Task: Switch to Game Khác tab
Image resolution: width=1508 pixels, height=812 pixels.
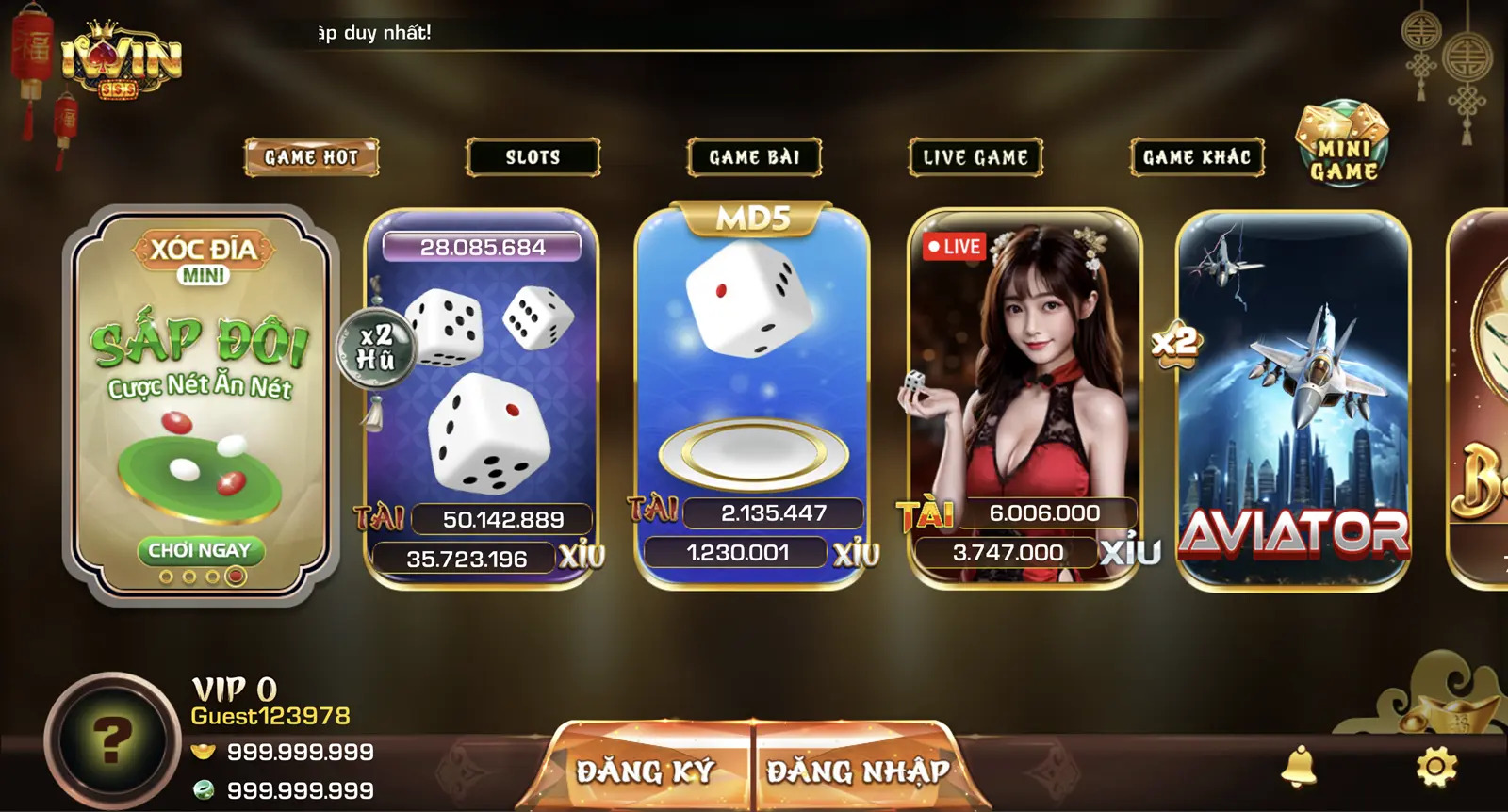Action: (x=1197, y=157)
